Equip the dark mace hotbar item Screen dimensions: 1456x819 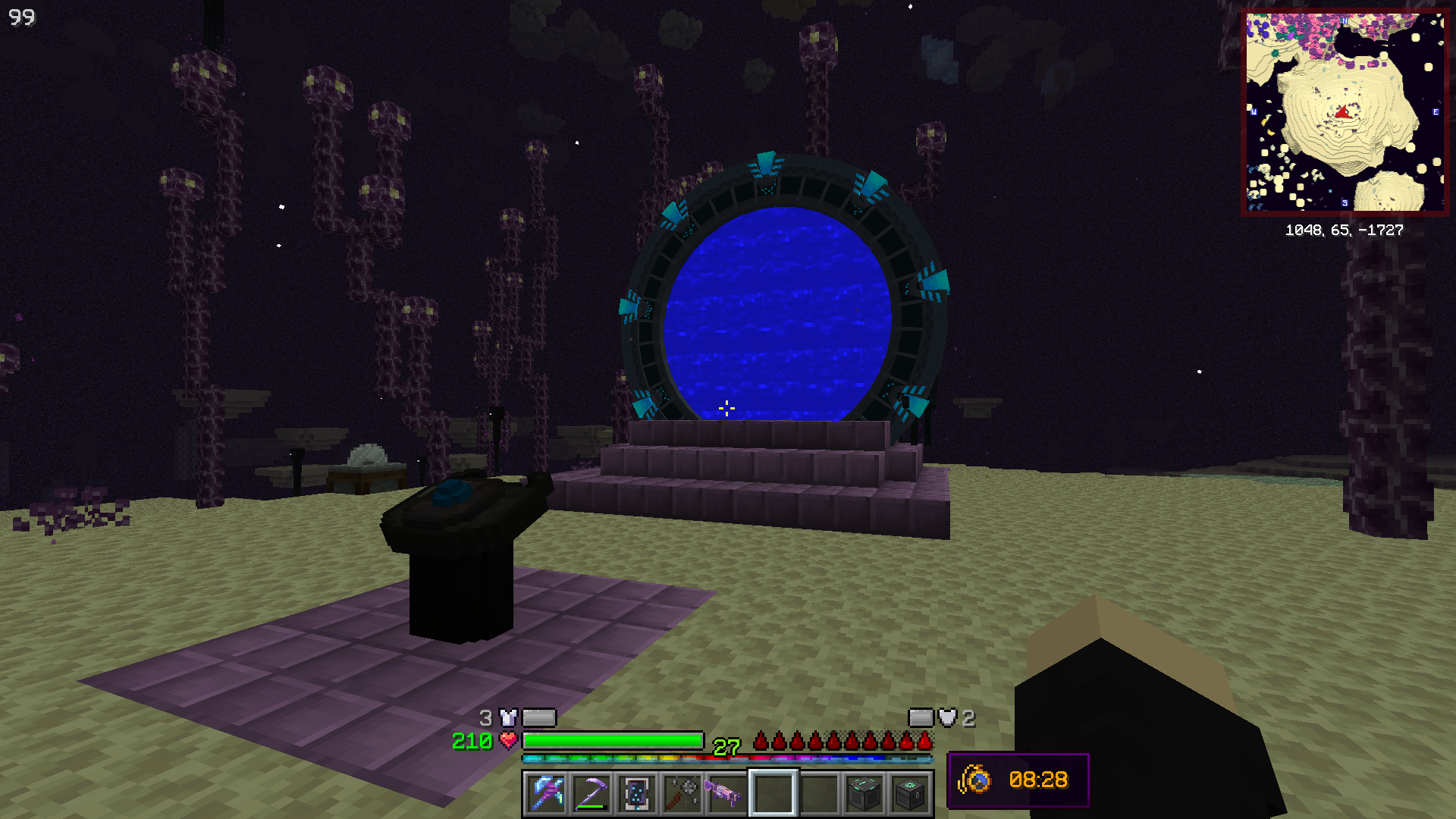(682, 793)
